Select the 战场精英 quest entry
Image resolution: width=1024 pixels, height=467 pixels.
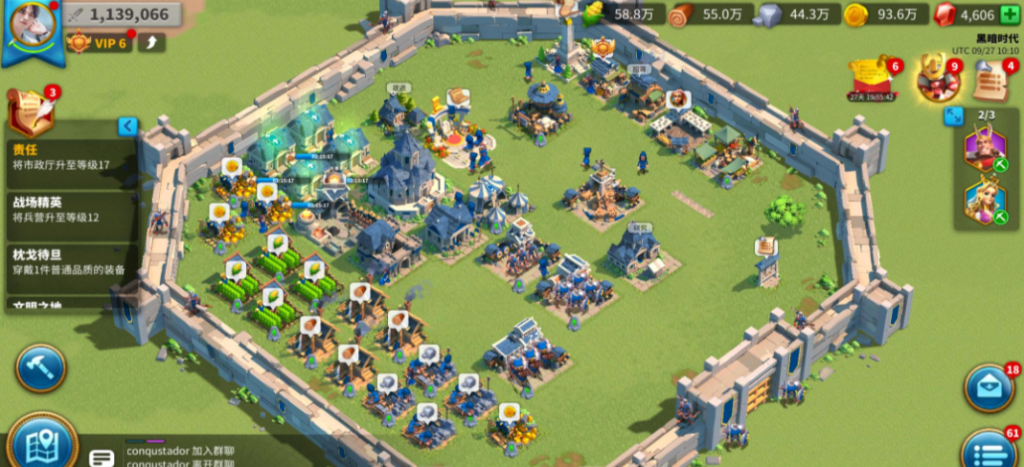coord(70,210)
